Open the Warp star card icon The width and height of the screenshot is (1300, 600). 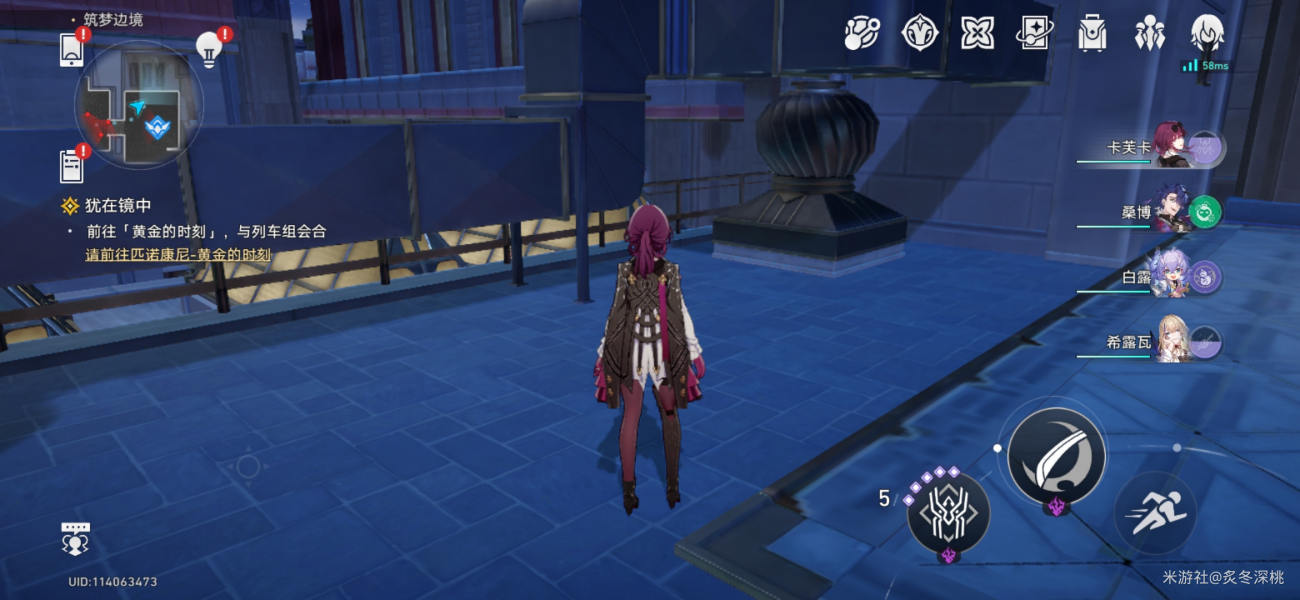pos(1034,34)
